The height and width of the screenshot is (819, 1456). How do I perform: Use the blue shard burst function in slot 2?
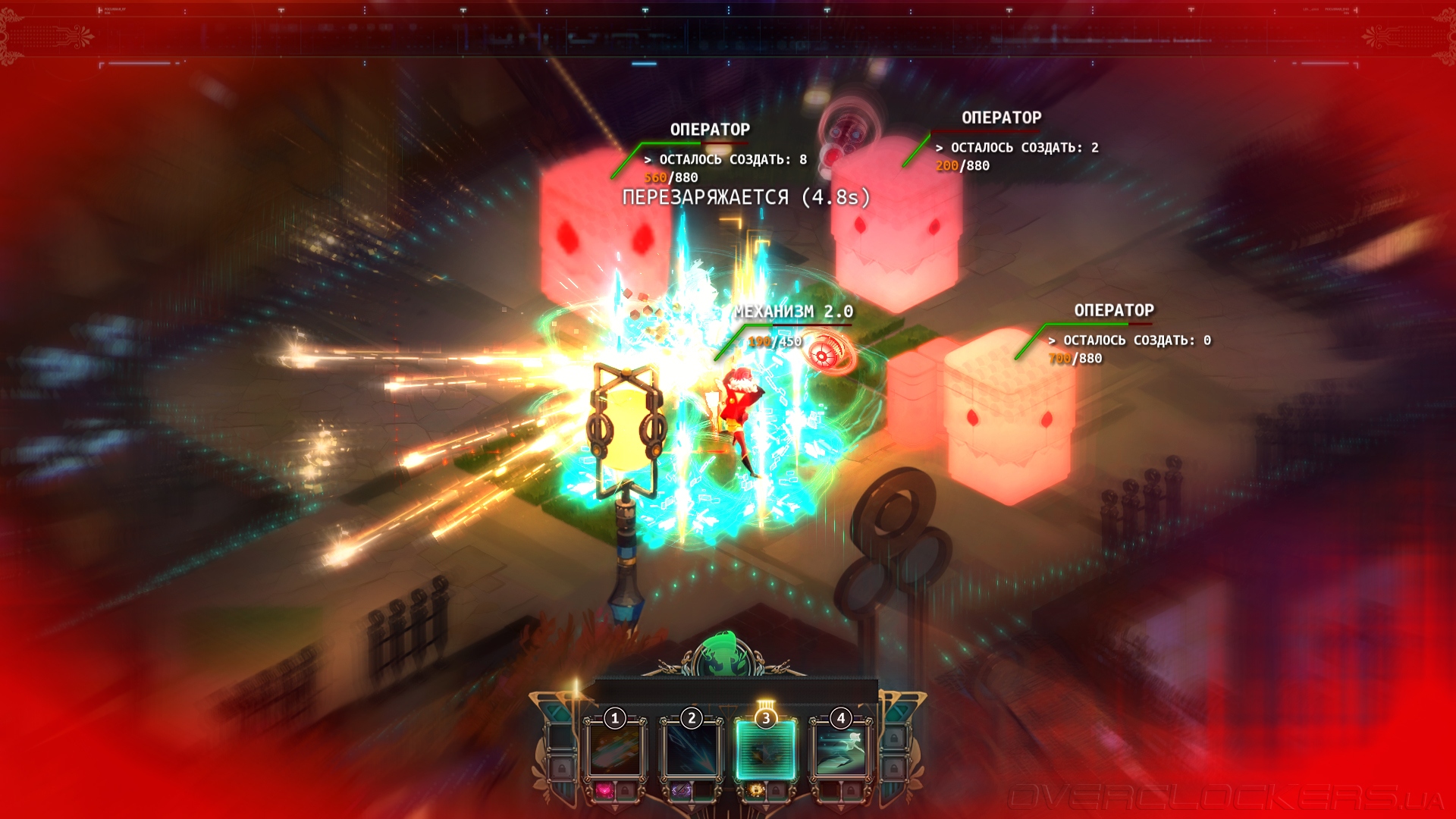click(691, 749)
